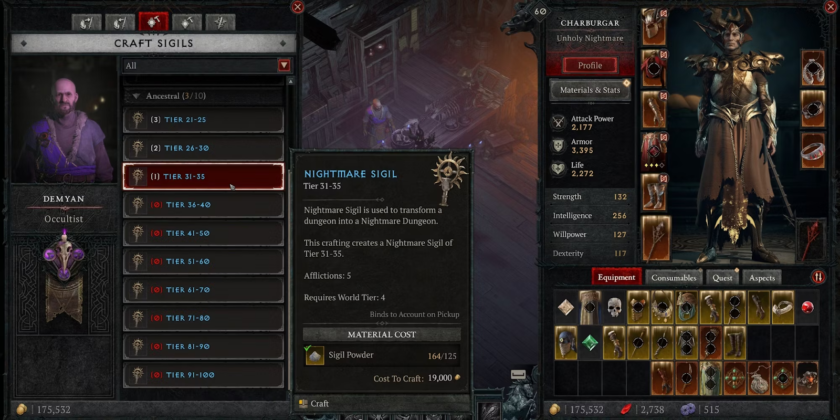Select the Tier 91-100 sigil recipe
The image size is (840, 420).
click(203, 376)
